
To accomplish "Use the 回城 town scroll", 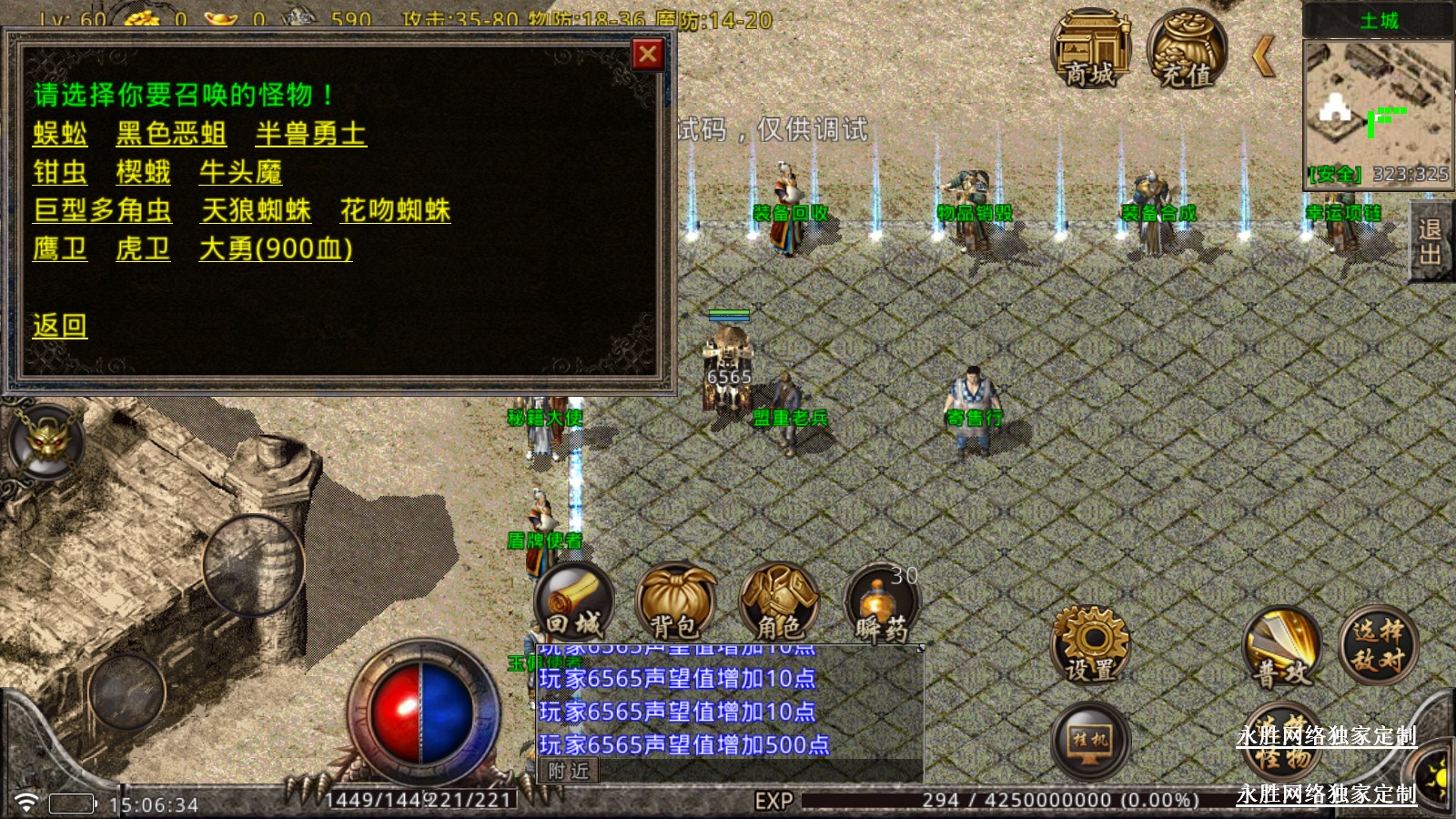I will [x=574, y=602].
